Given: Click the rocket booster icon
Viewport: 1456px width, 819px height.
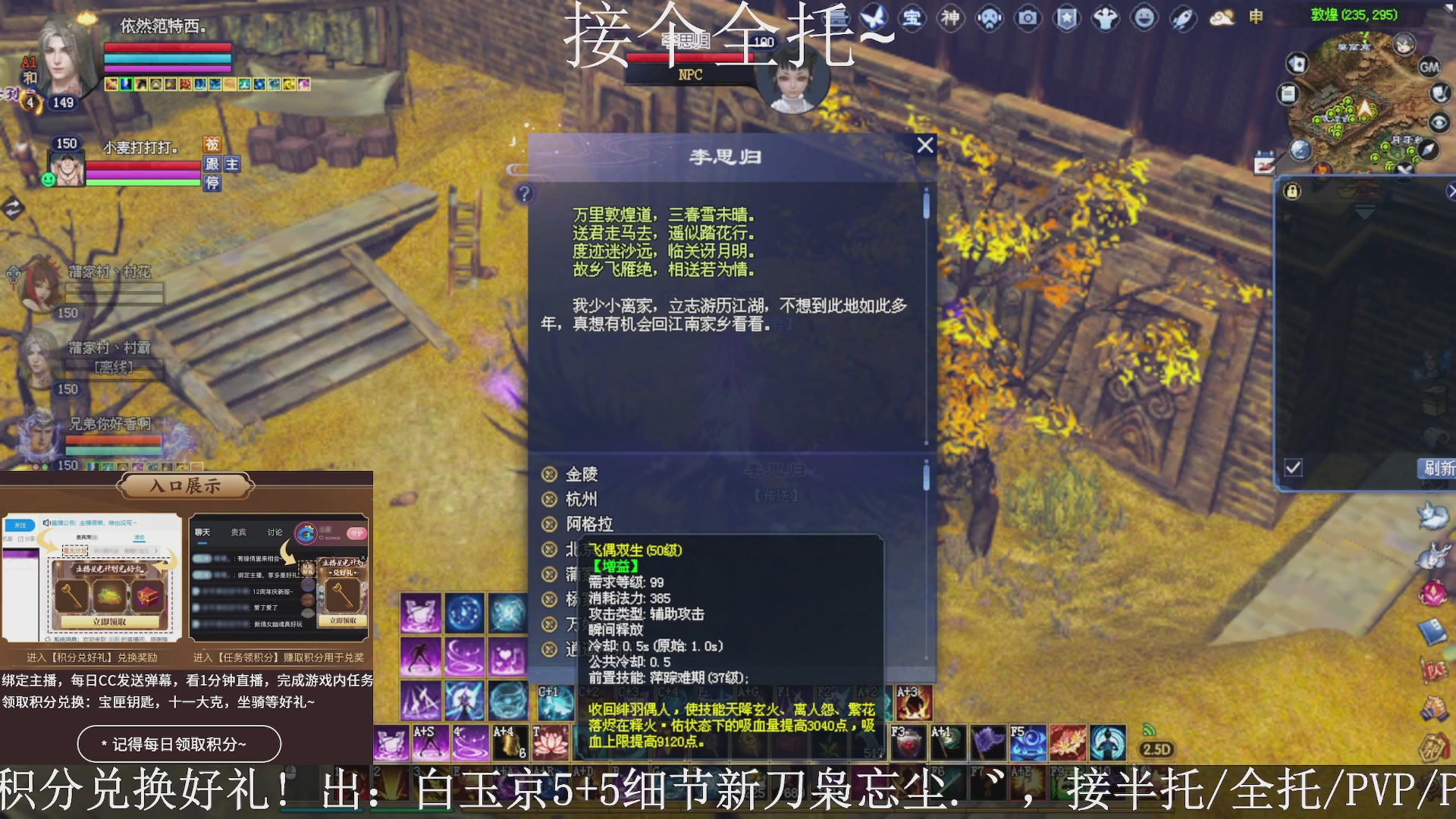Looking at the screenshot, I should [x=1181, y=19].
